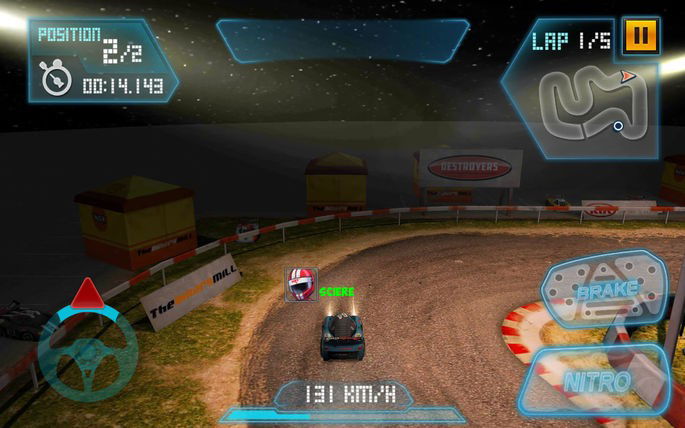Pause the race with the orange button

tap(640, 37)
